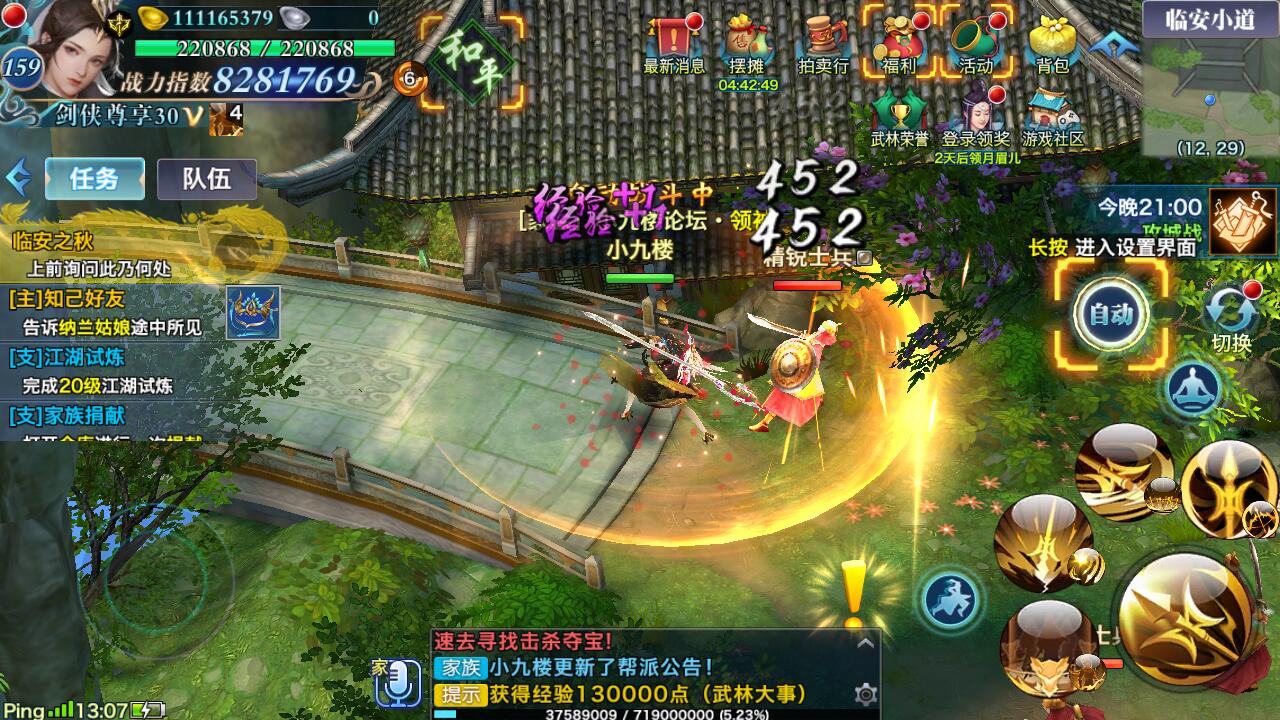Tap the 切换 switch button
1280x720 pixels.
[x=1231, y=316]
